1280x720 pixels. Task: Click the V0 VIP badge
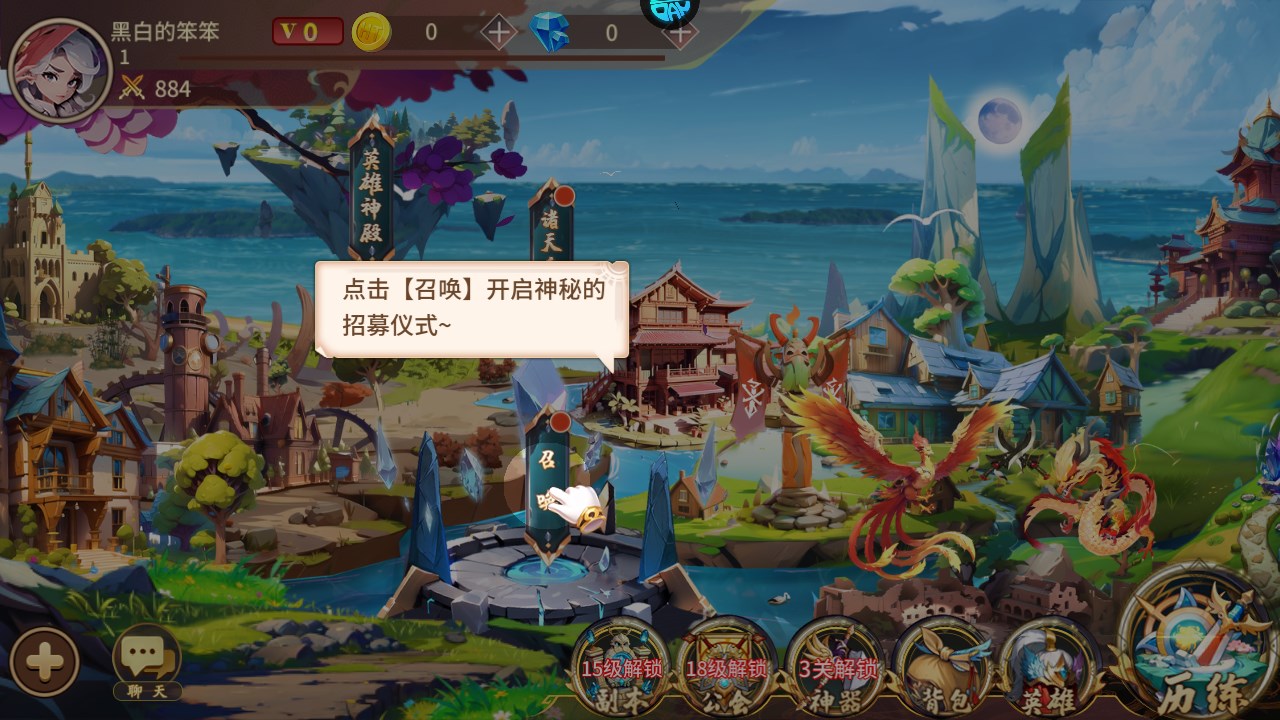[310, 30]
